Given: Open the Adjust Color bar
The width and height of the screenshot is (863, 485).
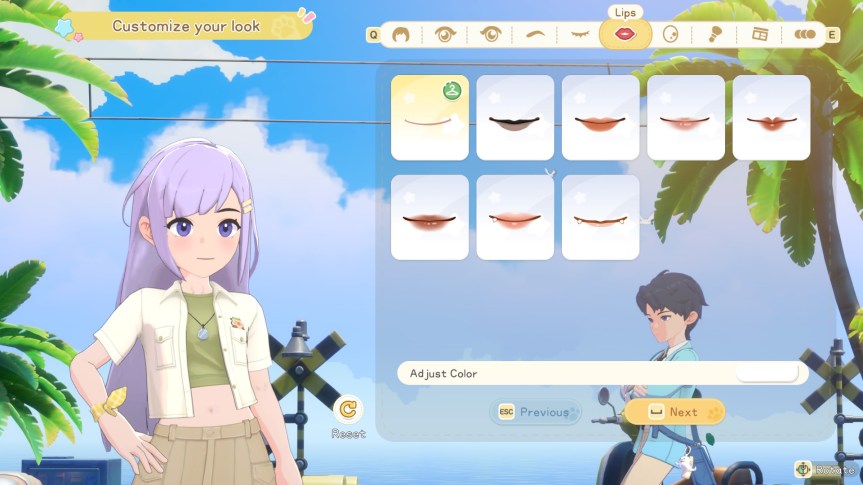Looking at the screenshot, I should pos(602,373).
